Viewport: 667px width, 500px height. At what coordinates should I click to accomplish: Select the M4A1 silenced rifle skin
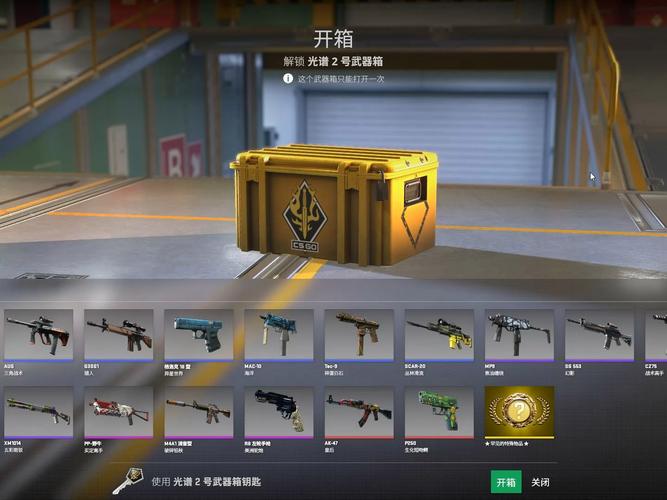pos(198,411)
